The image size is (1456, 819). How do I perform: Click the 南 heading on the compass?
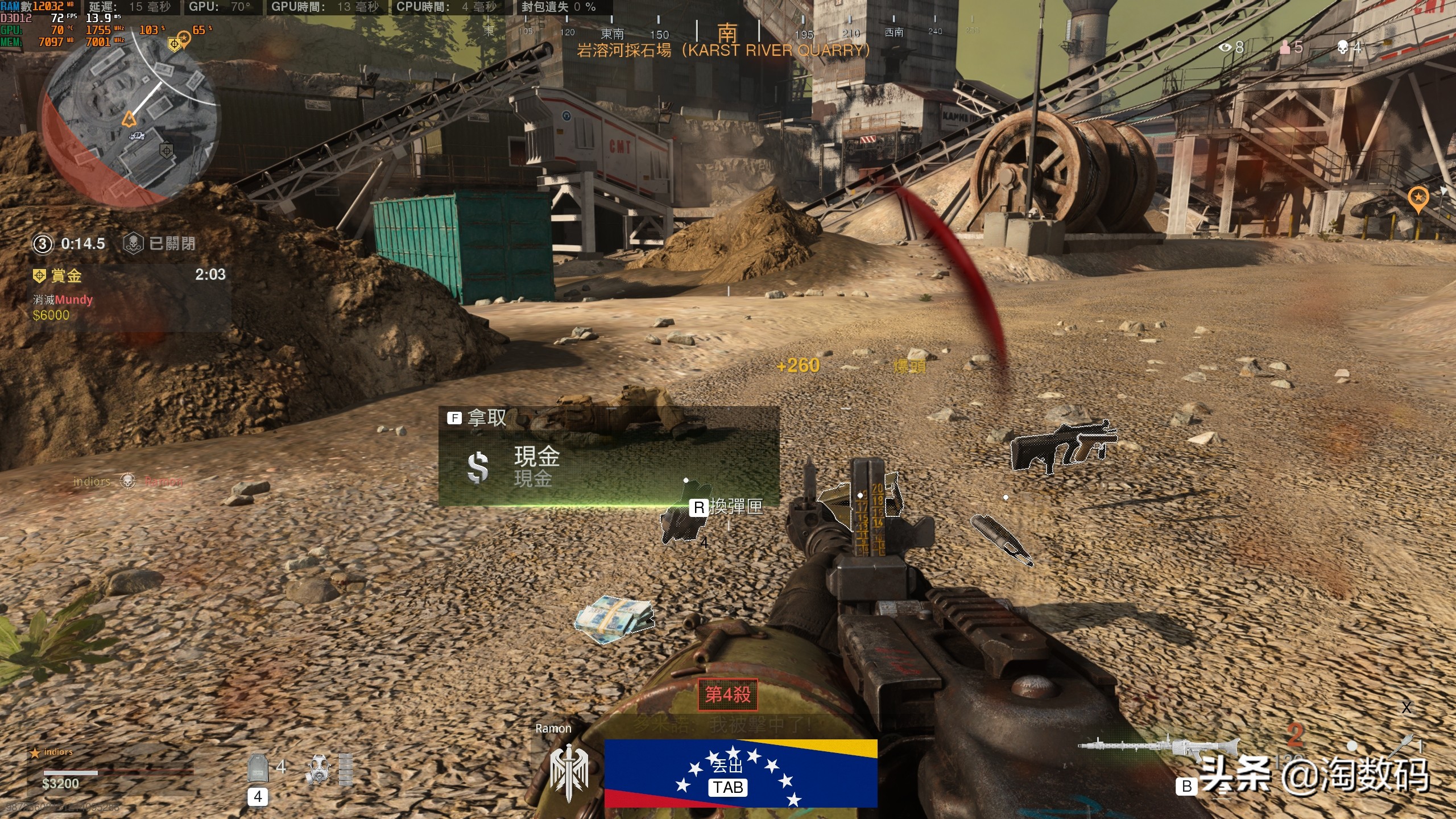click(727, 33)
